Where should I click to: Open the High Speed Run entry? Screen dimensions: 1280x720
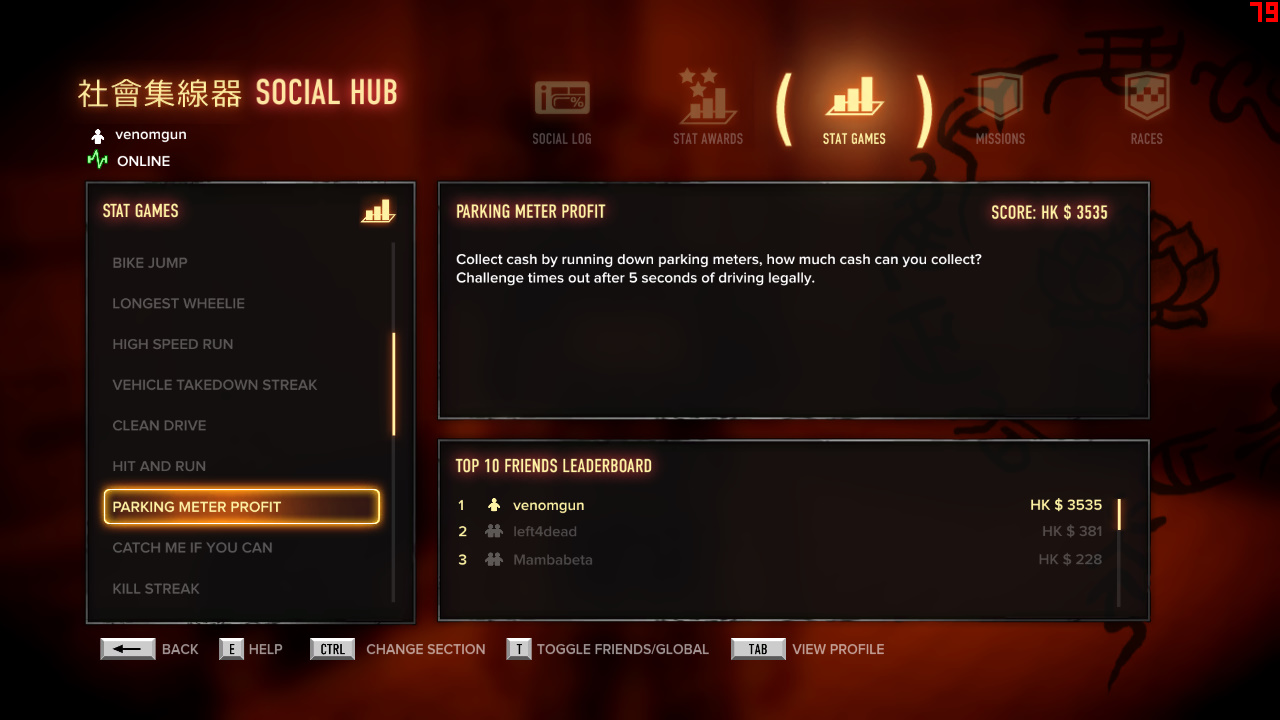pos(173,344)
